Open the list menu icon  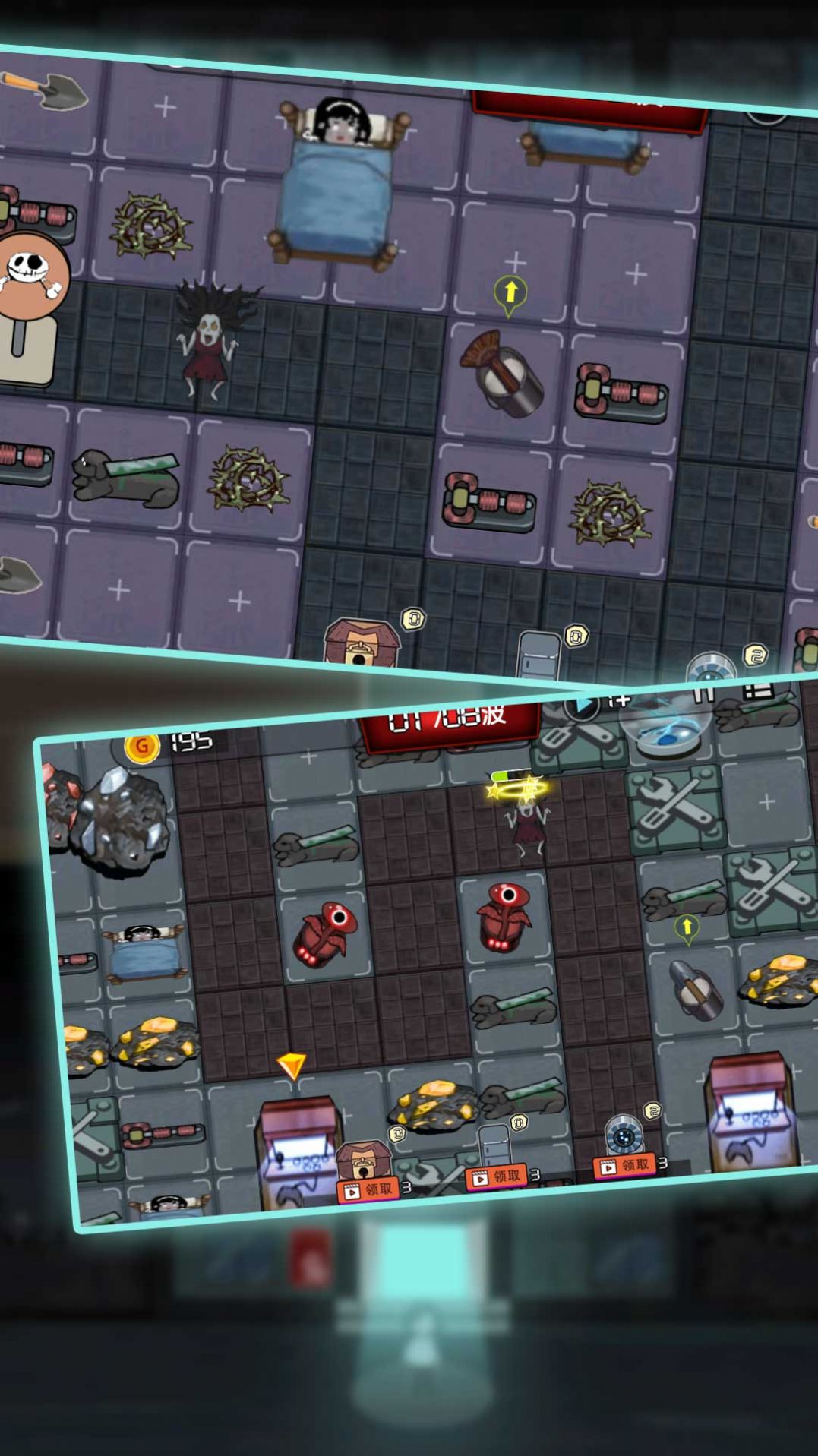point(756,690)
